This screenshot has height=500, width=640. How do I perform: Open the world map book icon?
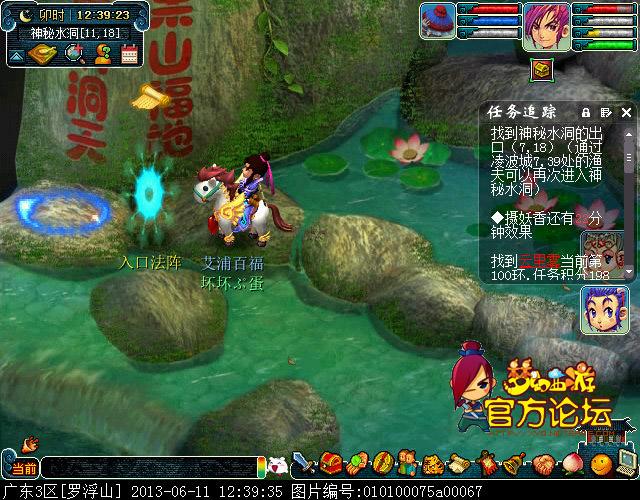[44, 53]
